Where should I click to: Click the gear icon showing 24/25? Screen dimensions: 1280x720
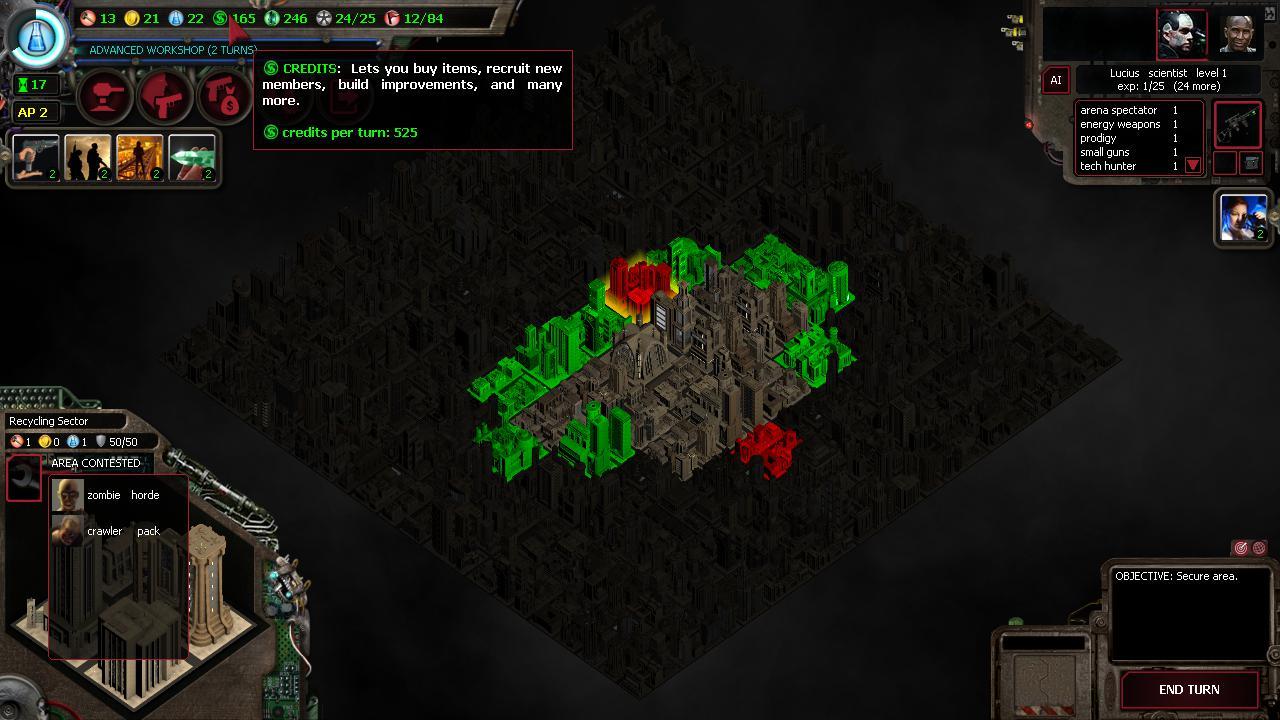tap(321, 18)
